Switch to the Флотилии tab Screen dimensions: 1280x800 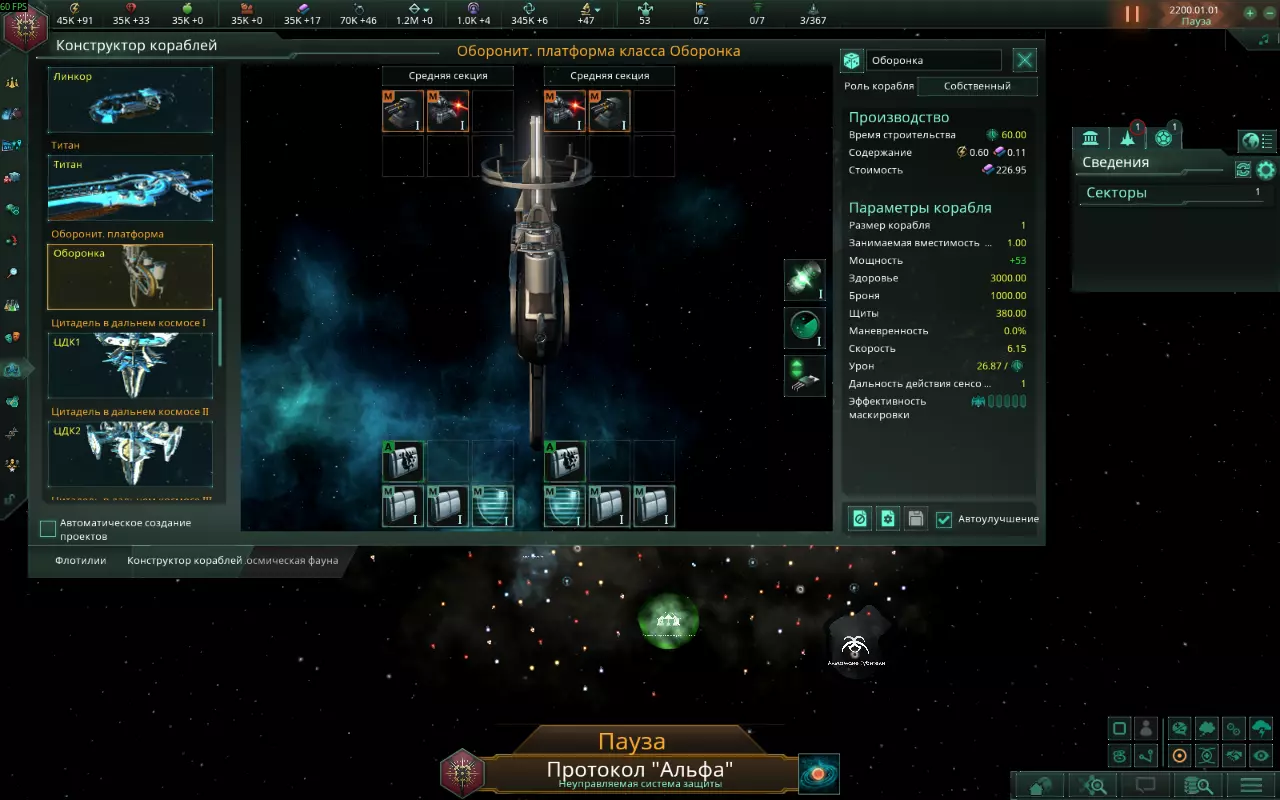[81, 561]
